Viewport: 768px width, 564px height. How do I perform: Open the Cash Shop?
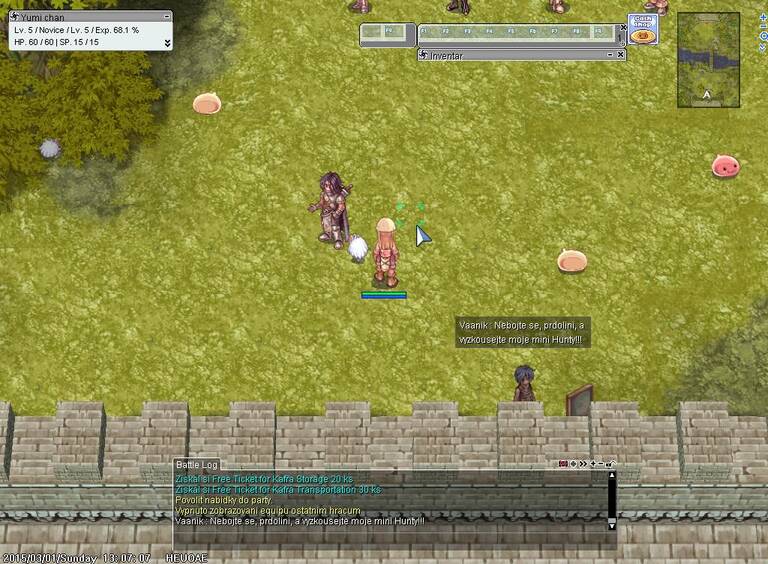click(x=642, y=29)
